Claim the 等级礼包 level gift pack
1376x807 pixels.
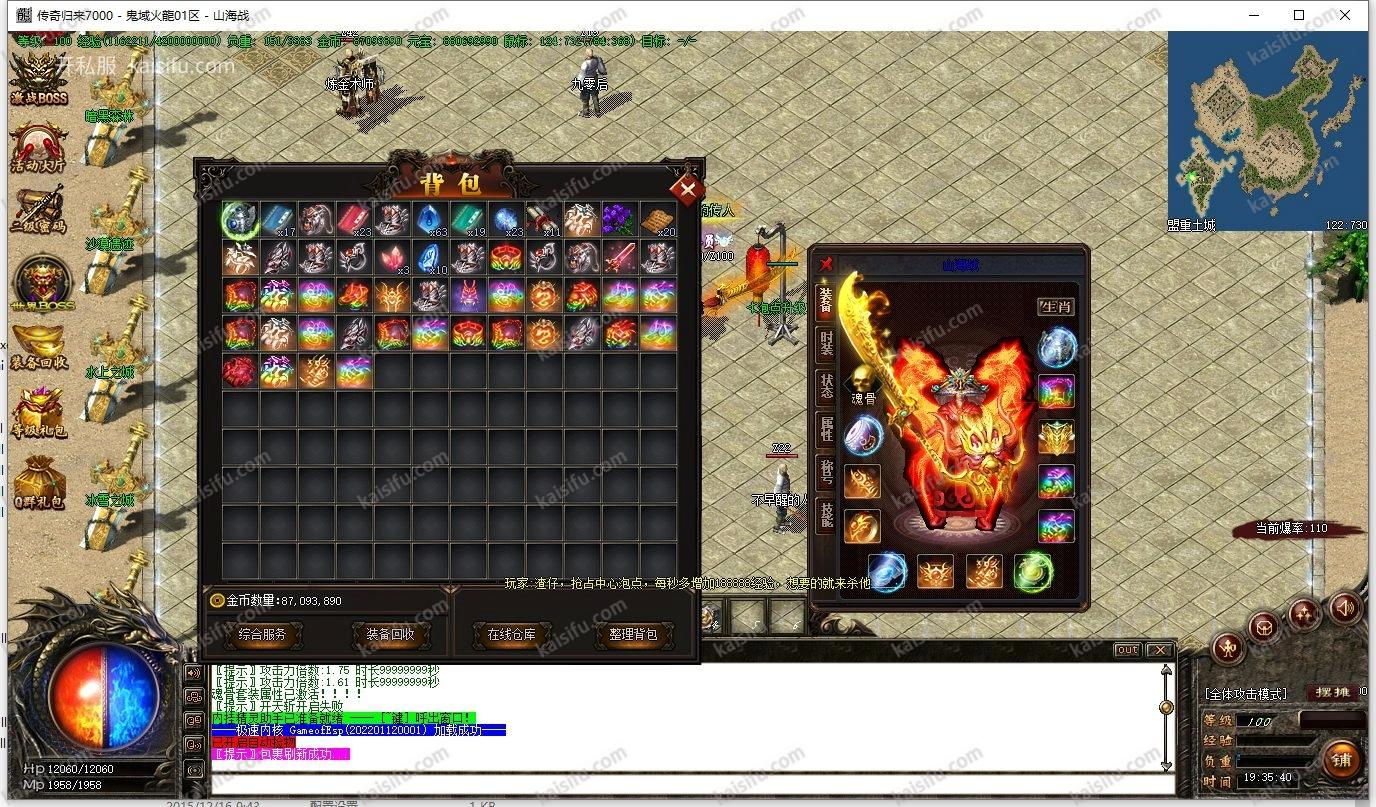40,412
